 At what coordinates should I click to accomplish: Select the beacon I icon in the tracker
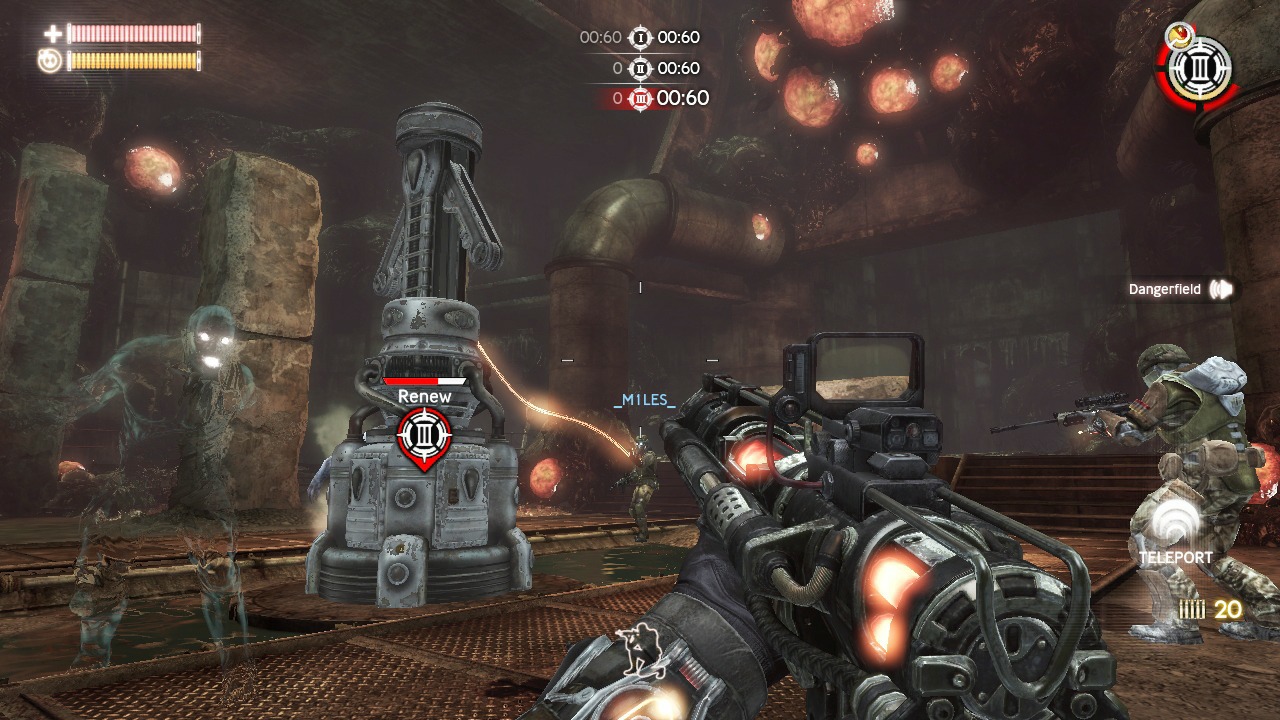pyautogui.click(x=640, y=38)
